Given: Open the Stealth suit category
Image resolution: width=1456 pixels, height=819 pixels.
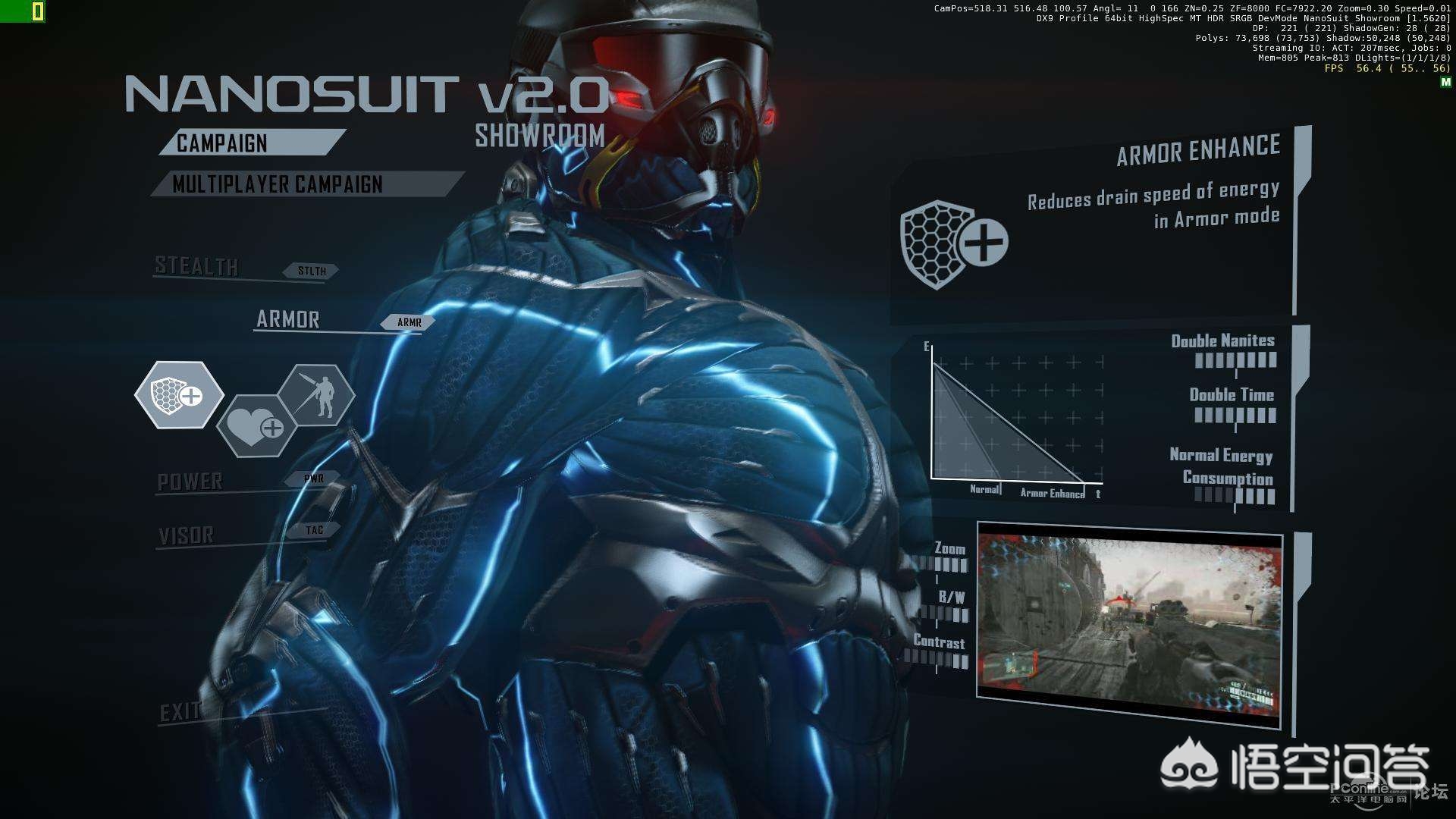Looking at the screenshot, I should tap(197, 266).
